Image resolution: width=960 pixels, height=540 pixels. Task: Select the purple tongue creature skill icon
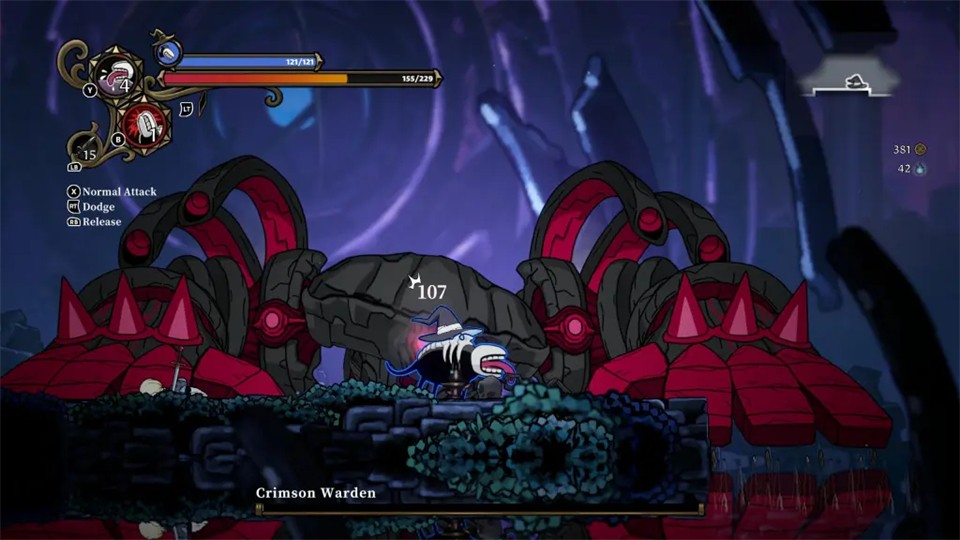(x=111, y=76)
